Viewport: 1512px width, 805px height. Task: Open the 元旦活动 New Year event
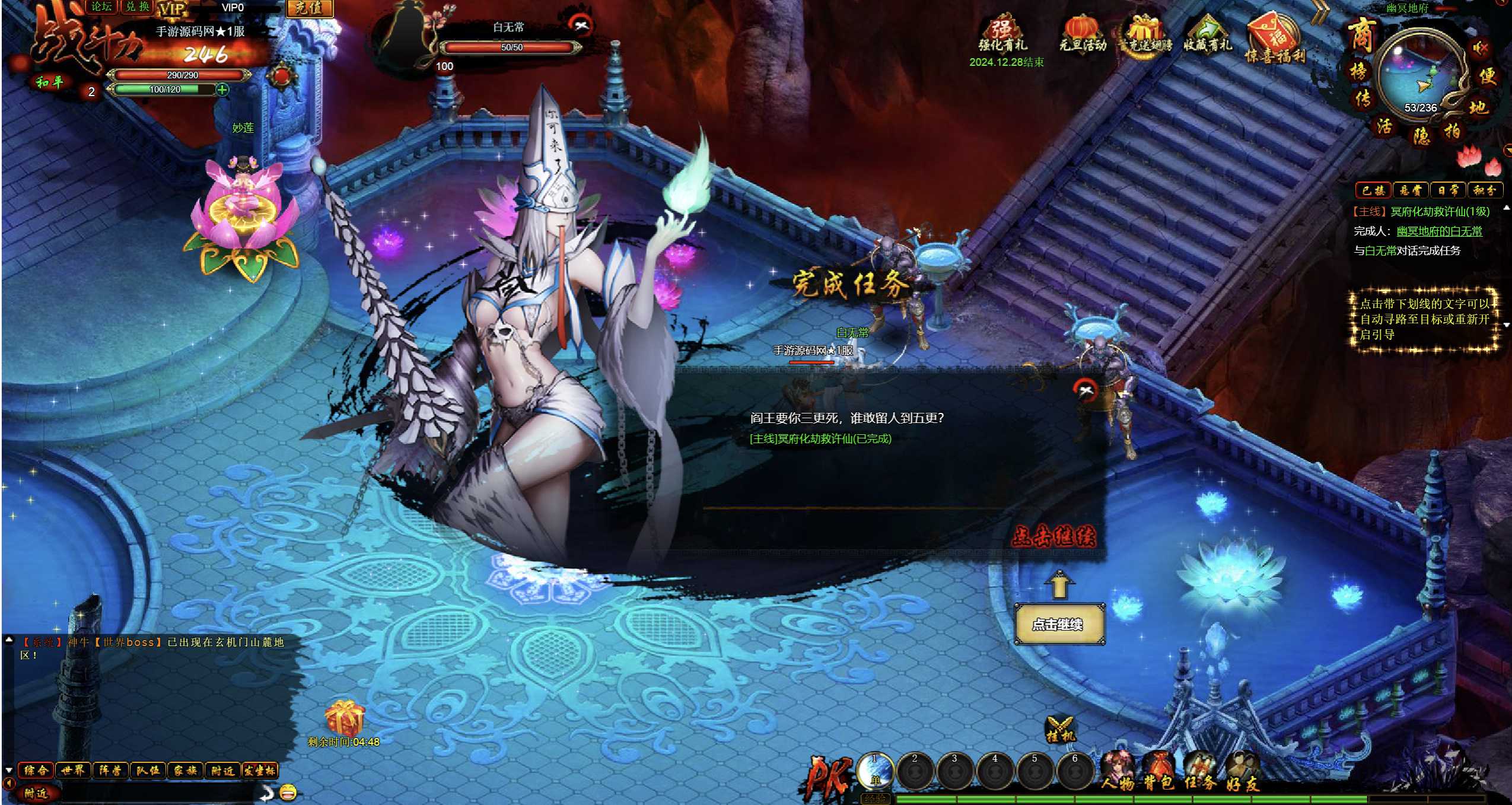[x=1083, y=35]
